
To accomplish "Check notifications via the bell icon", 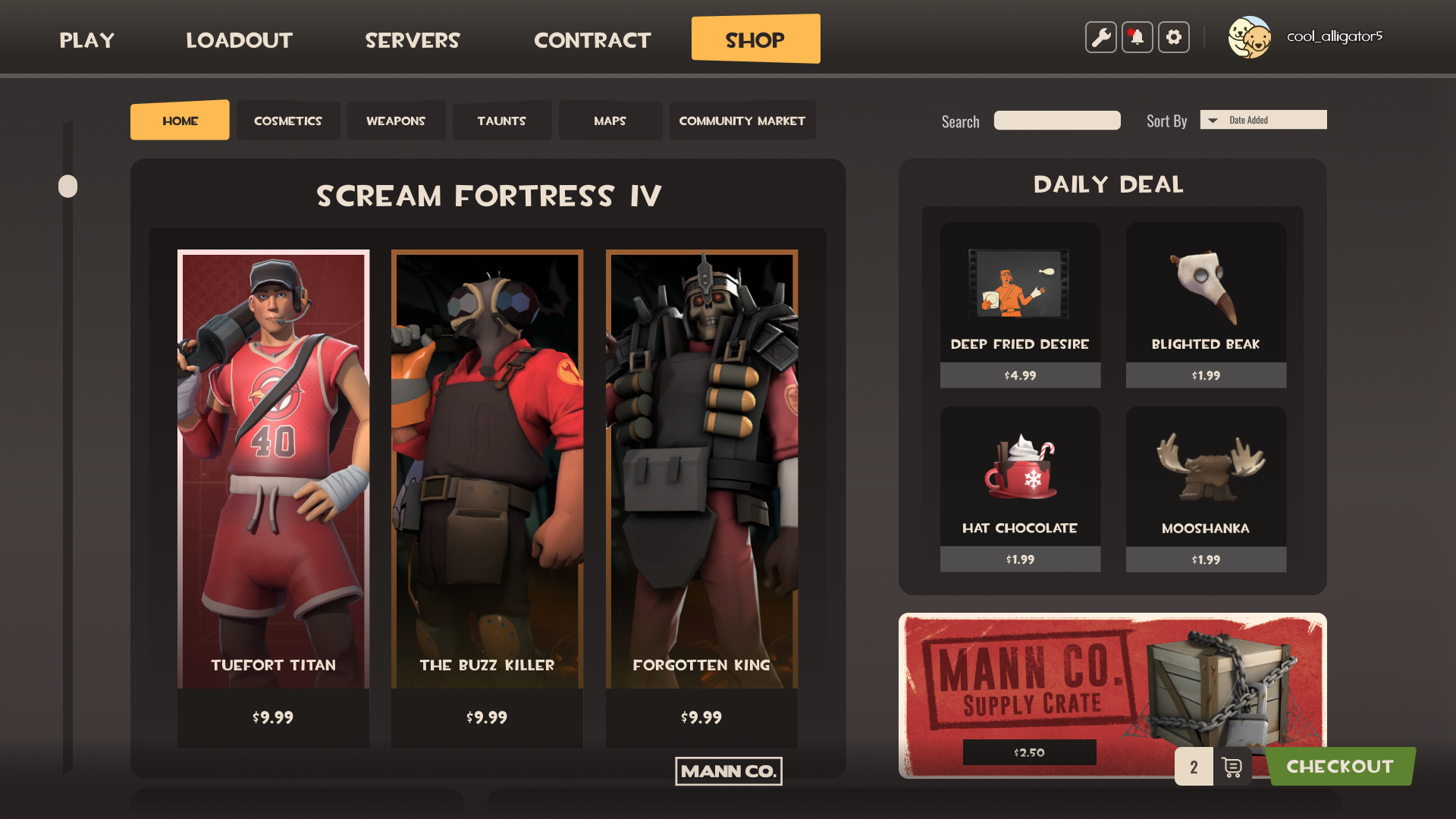I will click(1137, 36).
